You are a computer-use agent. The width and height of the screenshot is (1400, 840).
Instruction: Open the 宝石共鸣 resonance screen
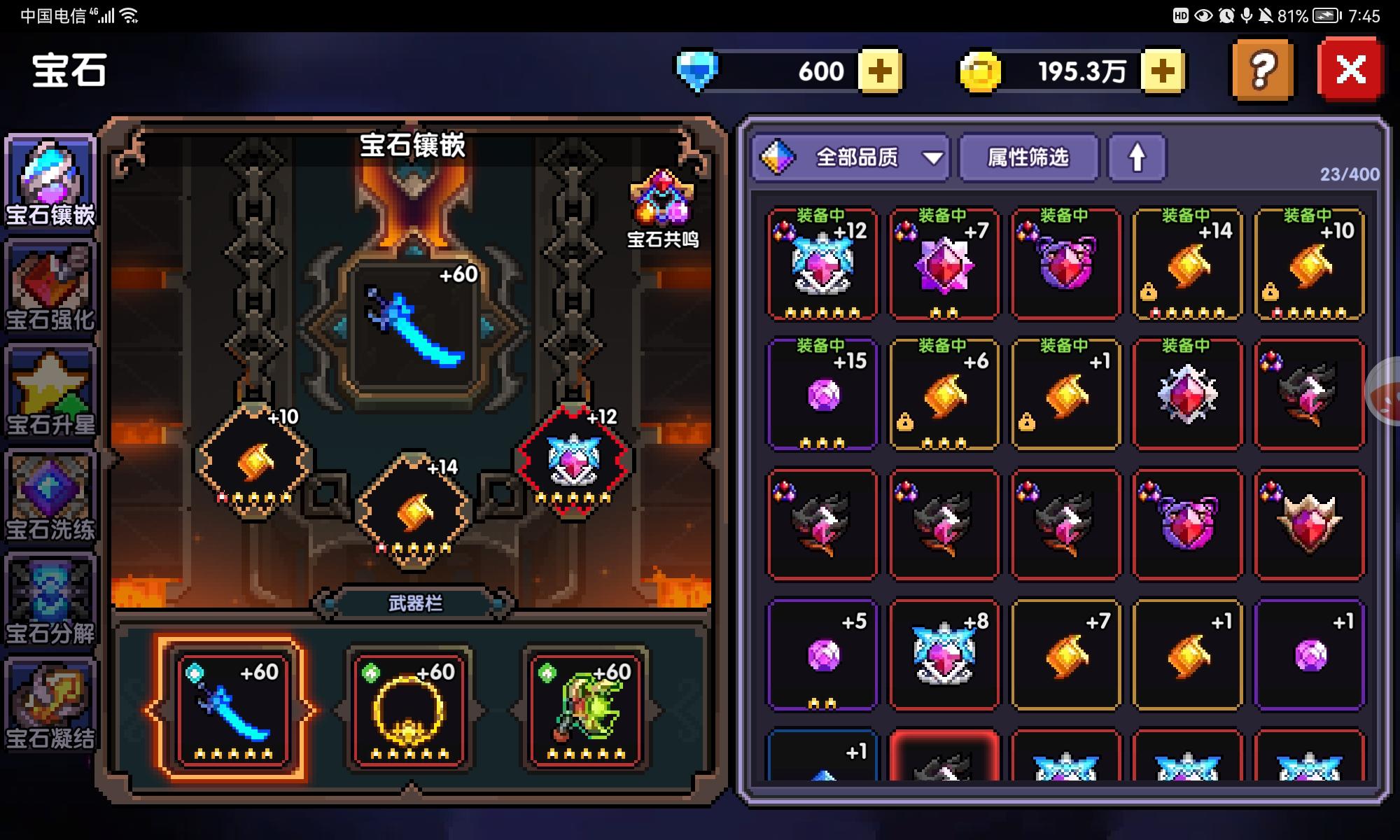tap(661, 203)
